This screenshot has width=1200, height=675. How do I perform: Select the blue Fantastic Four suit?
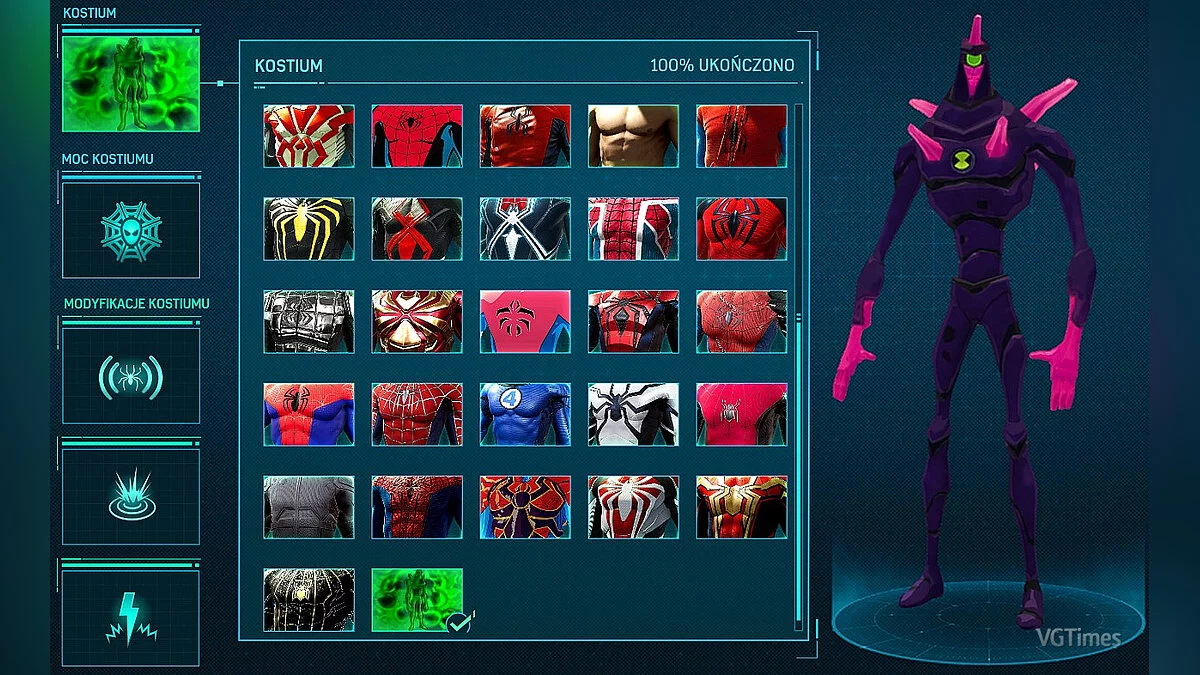click(x=525, y=414)
